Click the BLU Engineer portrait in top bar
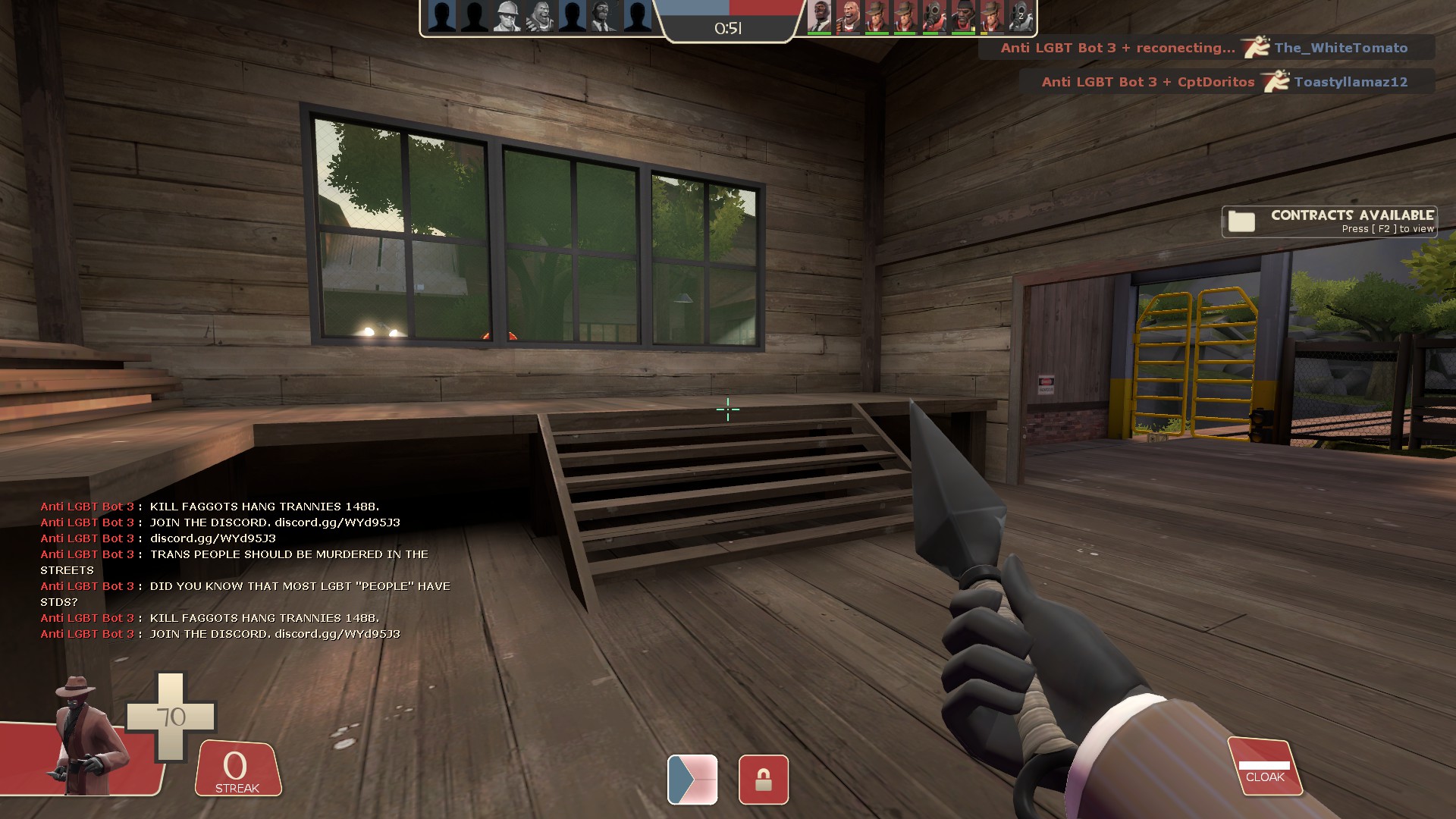 click(x=507, y=16)
